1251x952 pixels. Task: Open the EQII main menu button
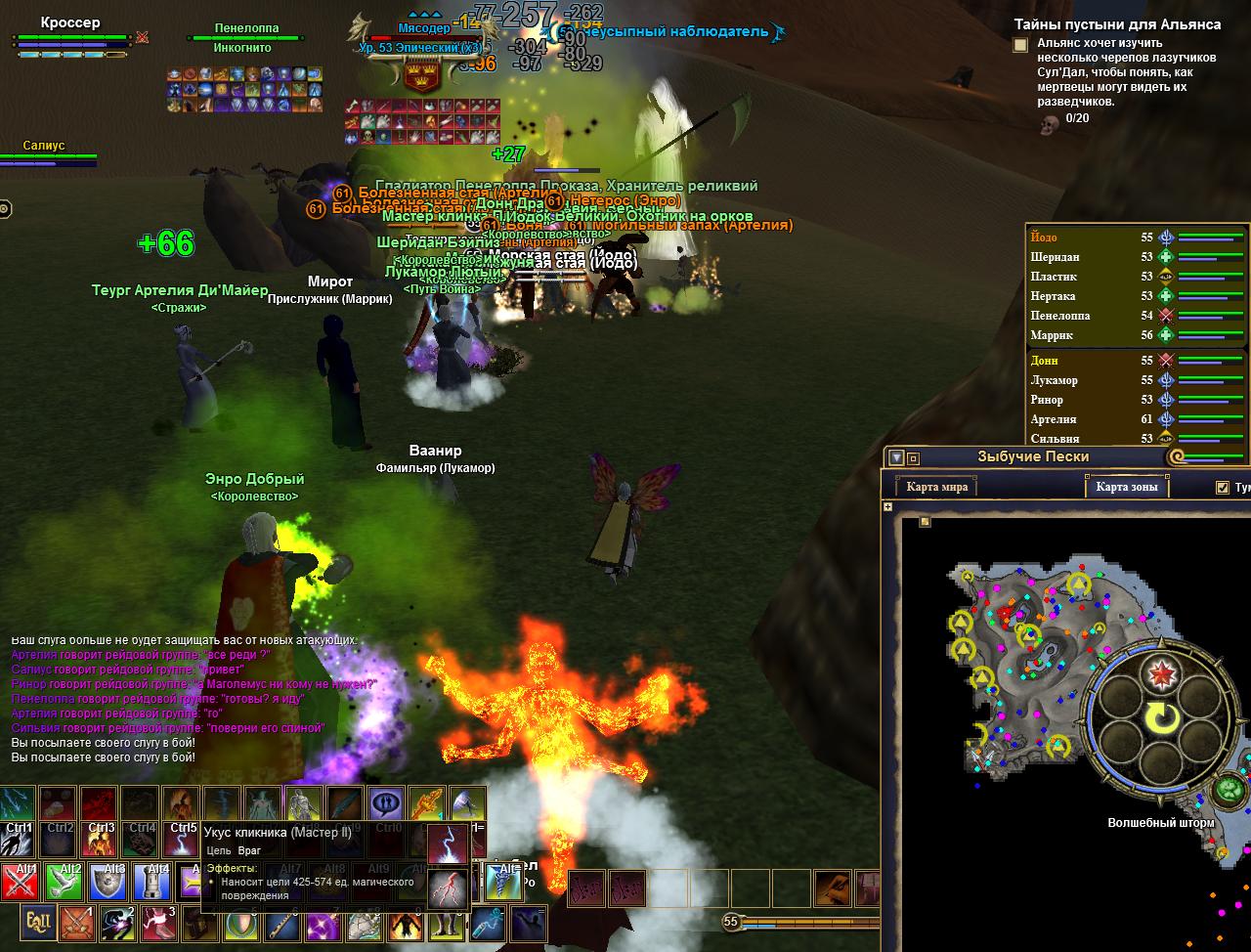[x=38, y=922]
